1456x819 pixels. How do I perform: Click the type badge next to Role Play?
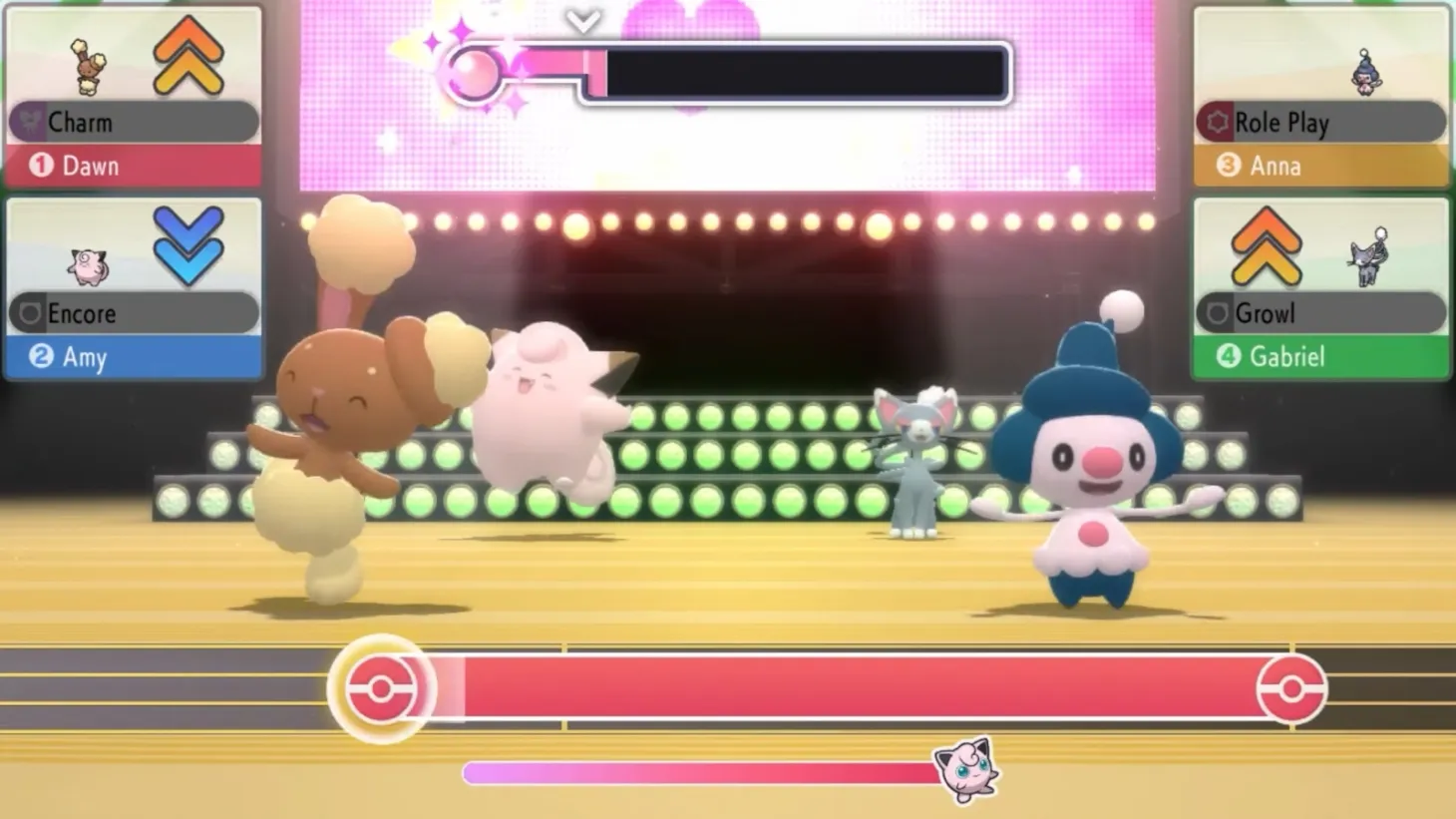click(1219, 122)
